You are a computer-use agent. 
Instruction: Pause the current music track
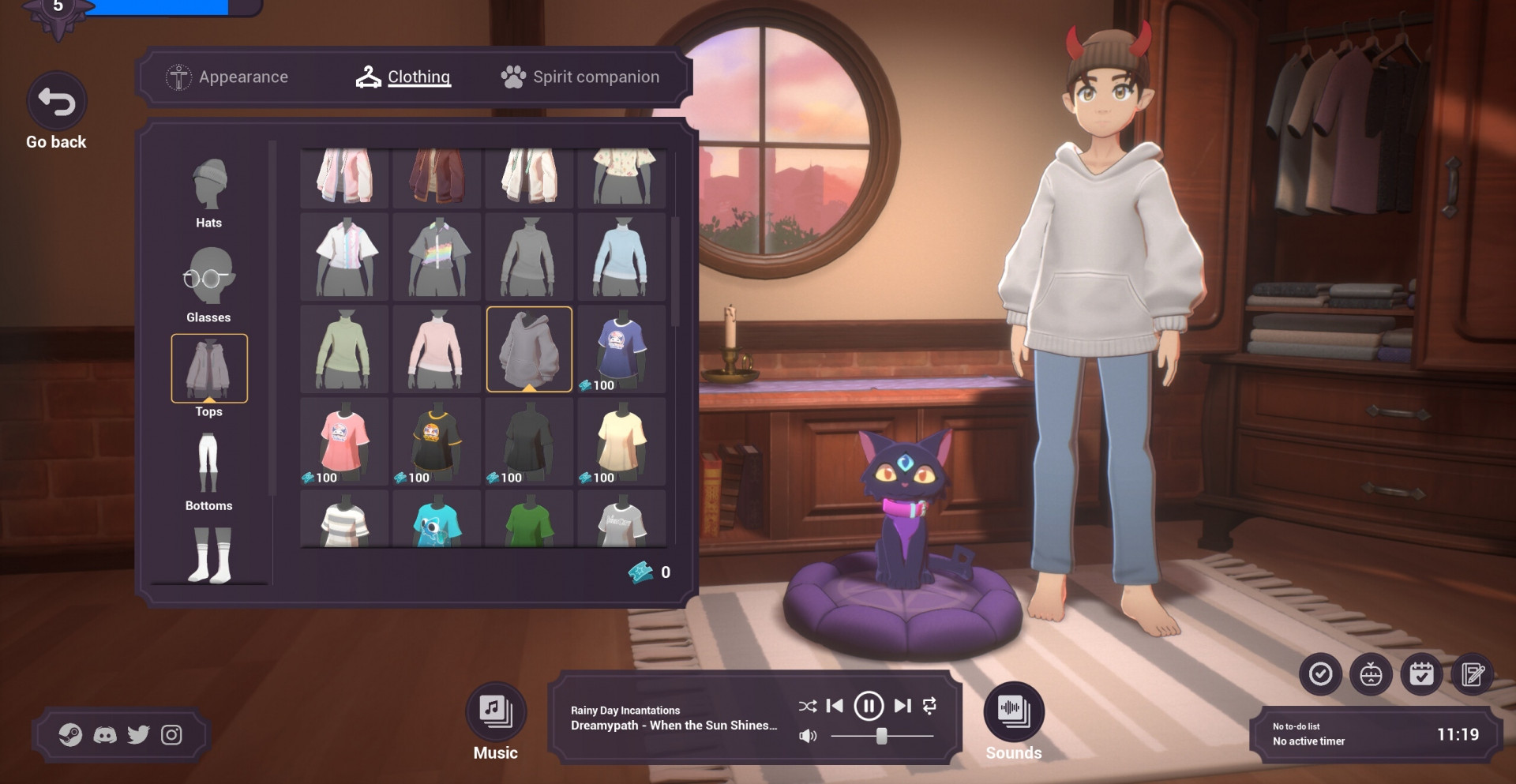pos(869,706)
